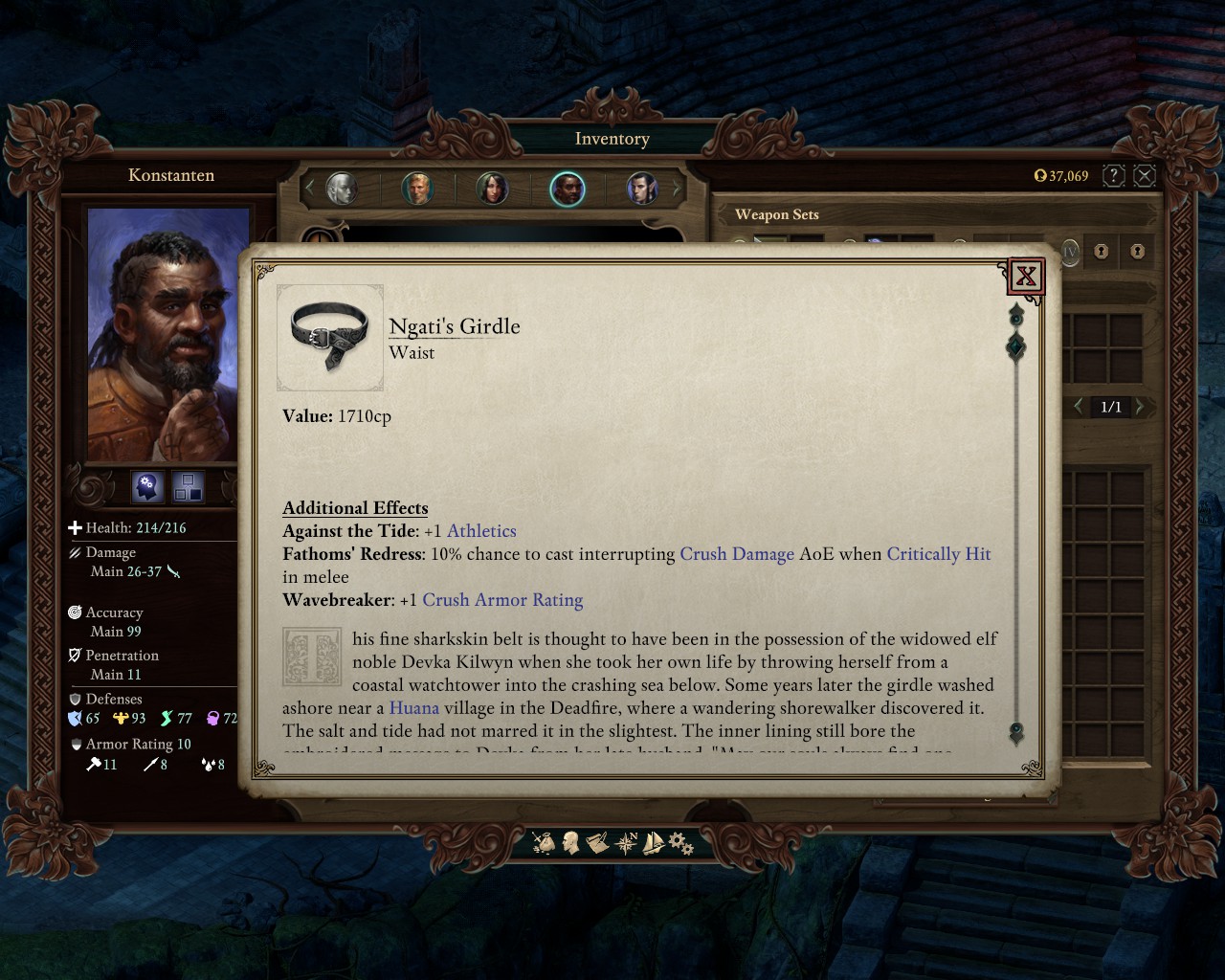Open the Critically Hit glossary link
Screen dimensions: 1225x980
938,554
